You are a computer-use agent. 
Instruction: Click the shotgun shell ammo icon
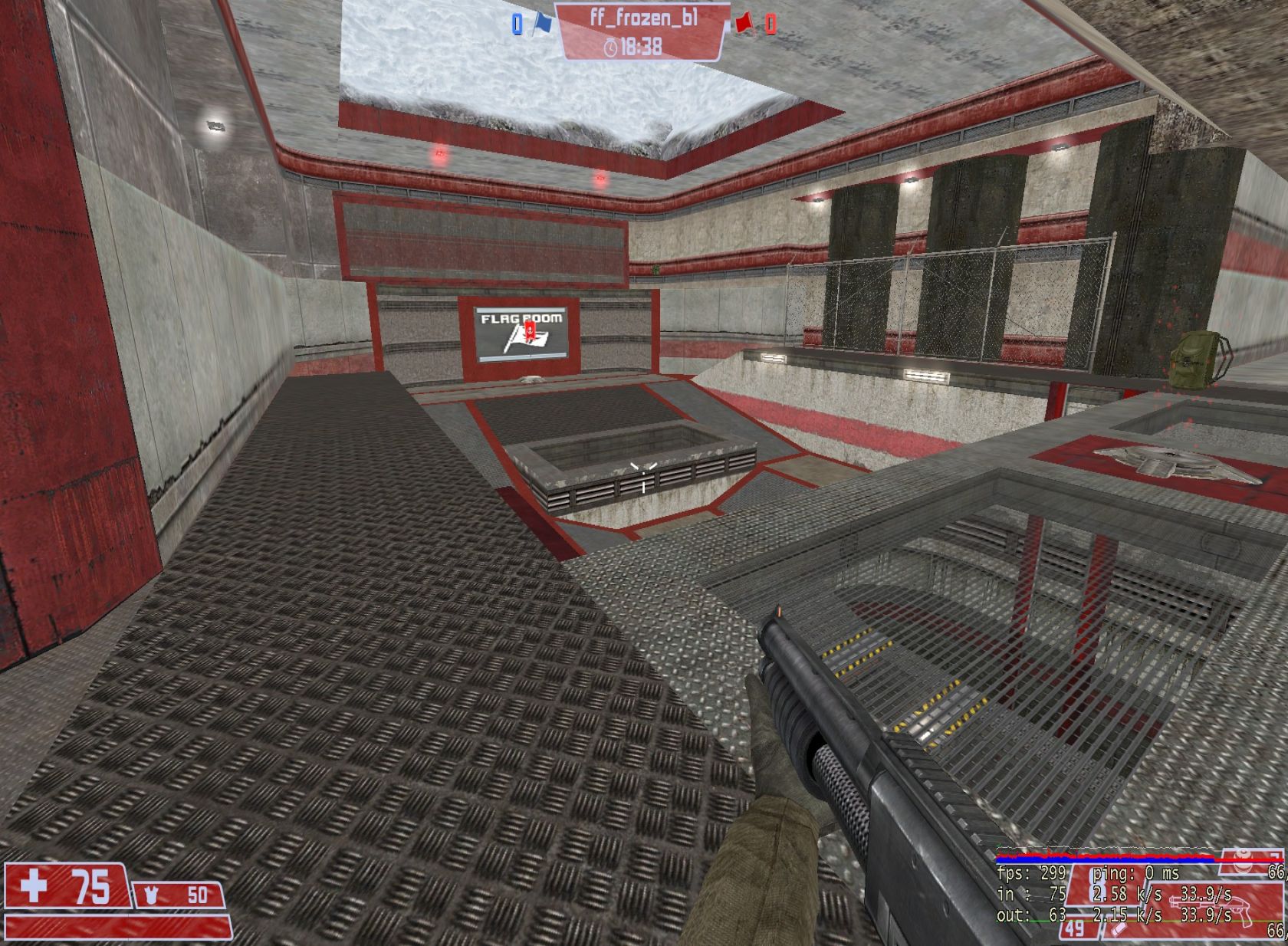tap(1116, 931)
